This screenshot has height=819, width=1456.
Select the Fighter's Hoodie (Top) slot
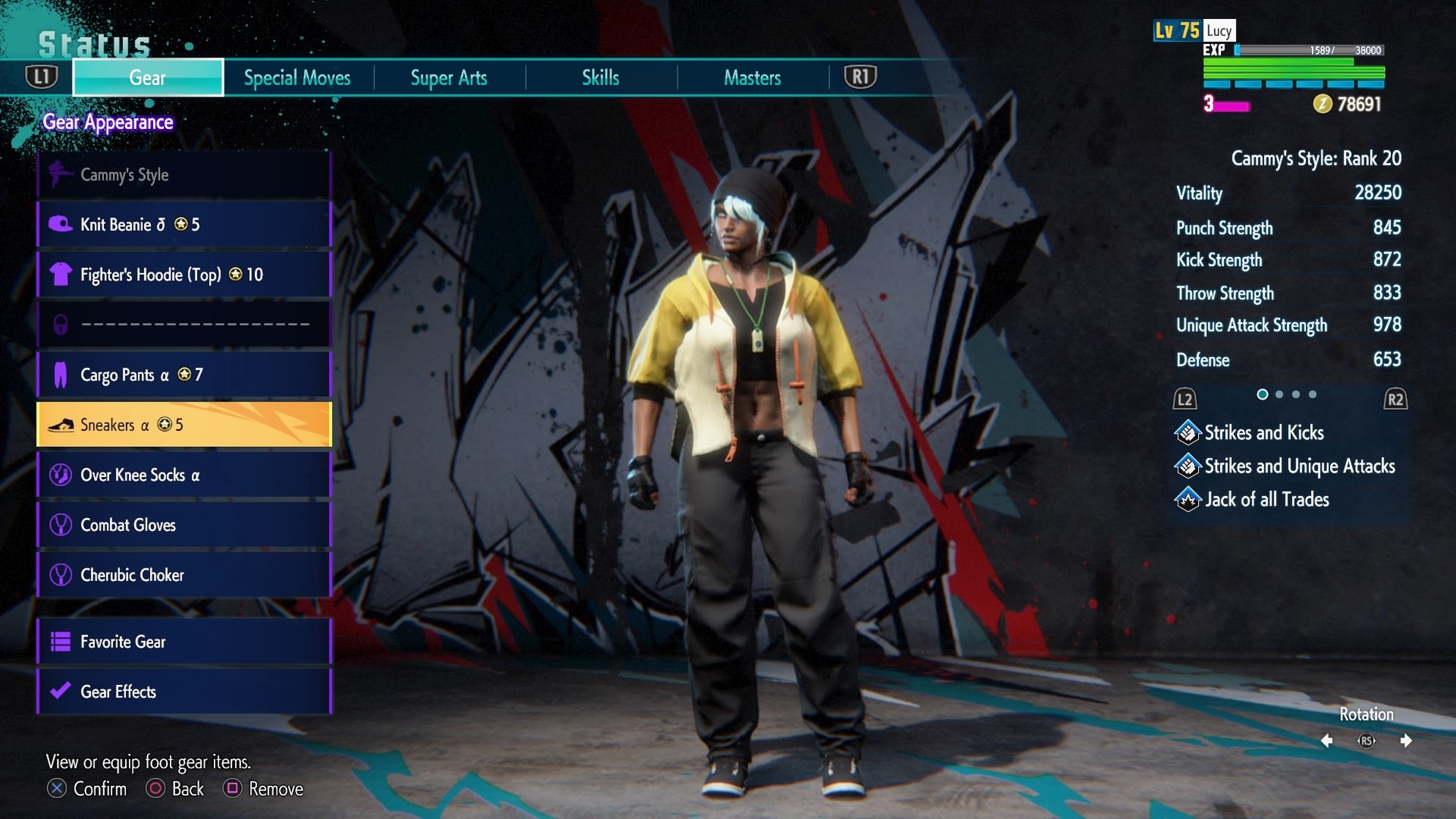[185, 275]
